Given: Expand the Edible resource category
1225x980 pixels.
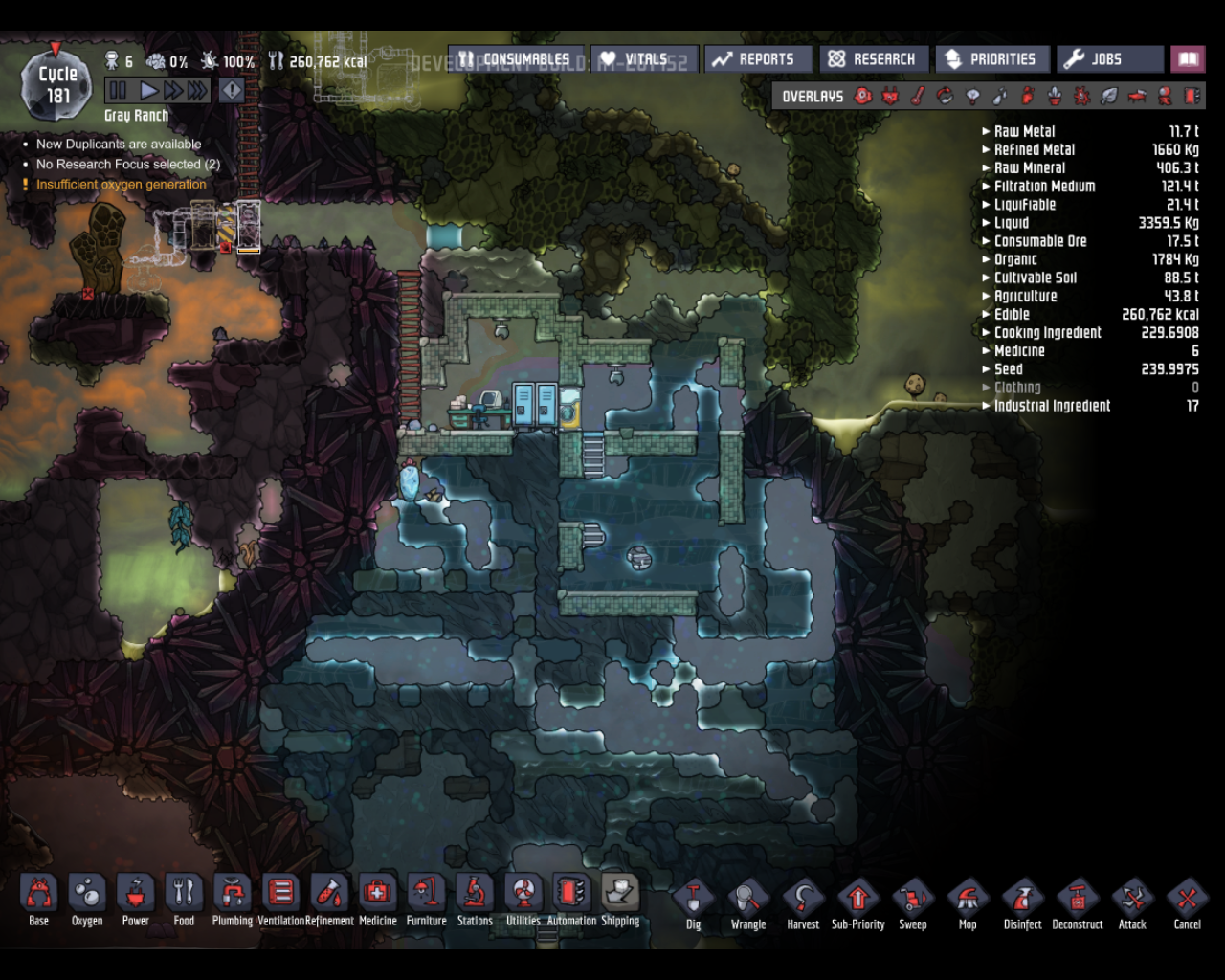Looking at the screenshot, I should 987,314.
